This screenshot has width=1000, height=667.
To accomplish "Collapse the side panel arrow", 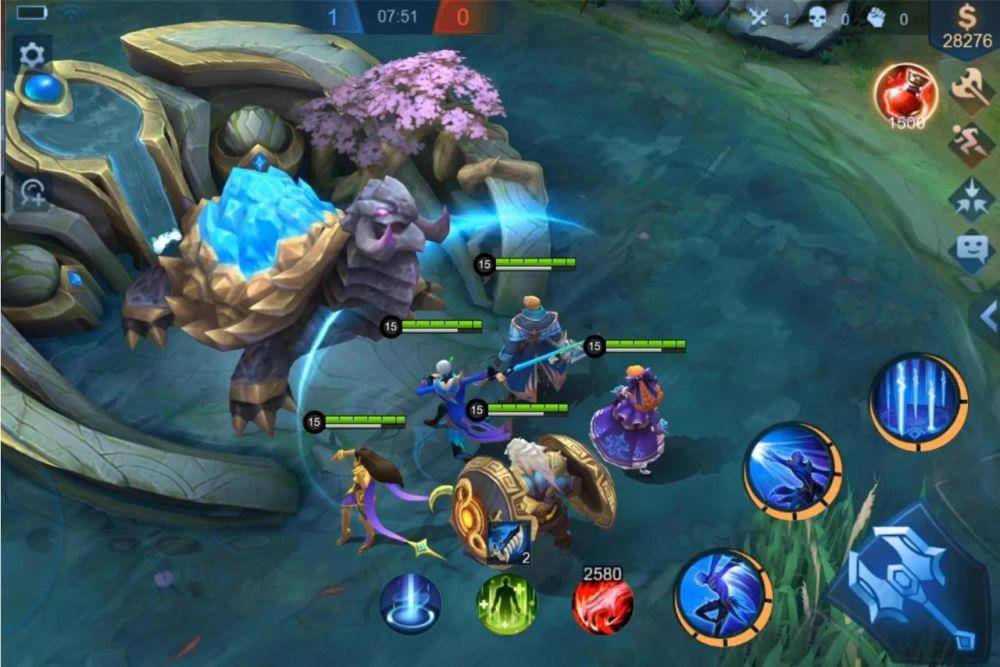I will (x=988, y=317).
